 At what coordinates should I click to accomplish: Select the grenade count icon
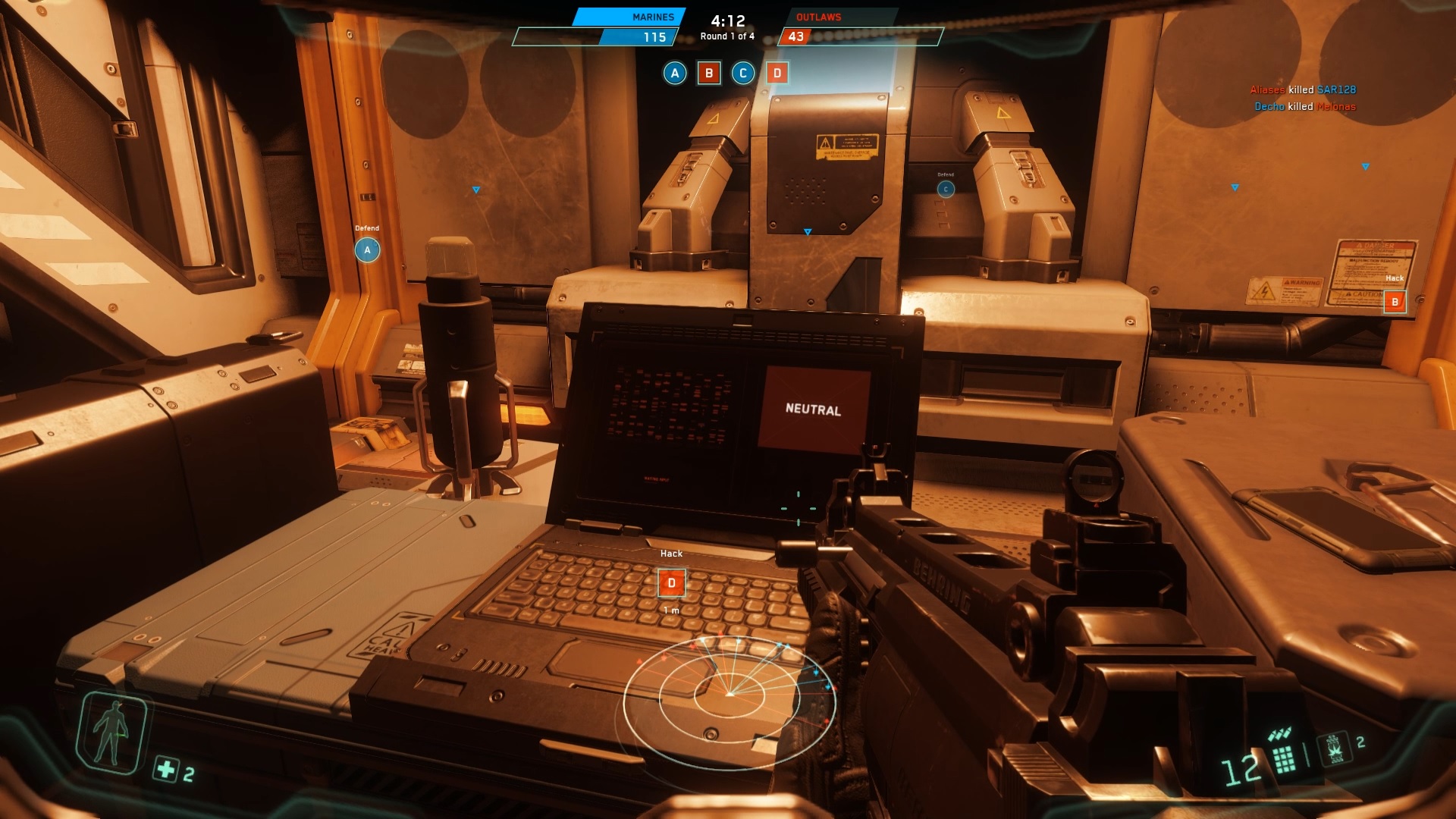tap(1335, 748)
